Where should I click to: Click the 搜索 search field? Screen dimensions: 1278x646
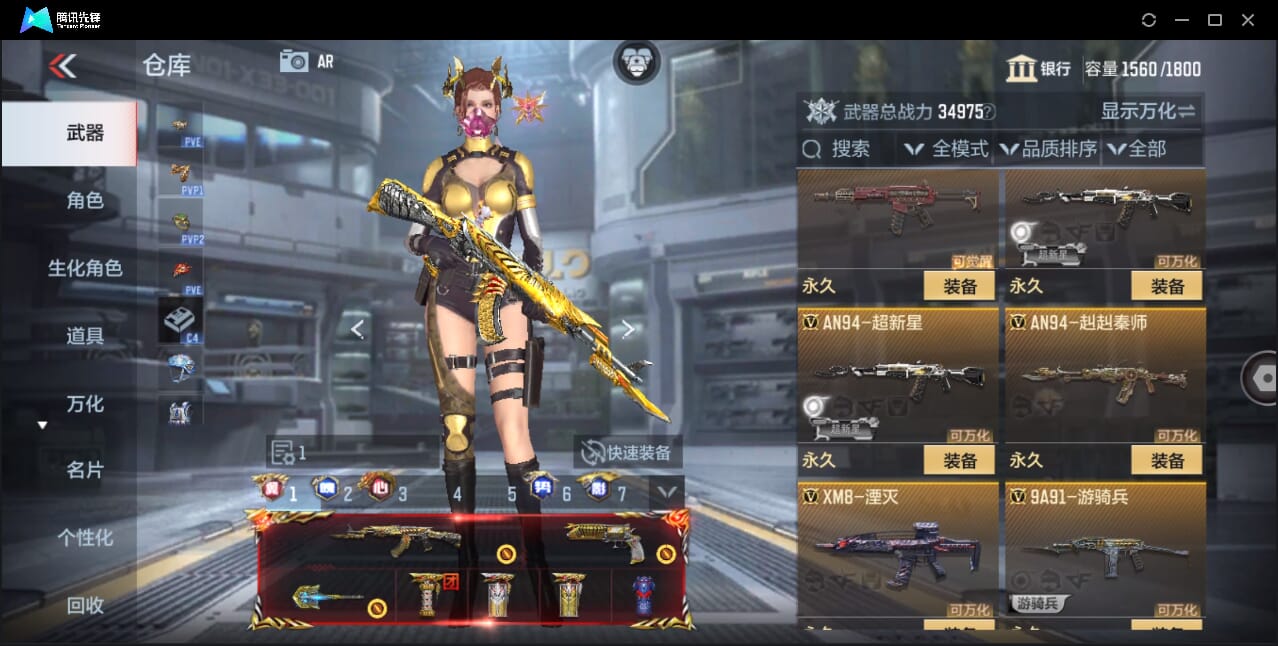click(848, 149)
